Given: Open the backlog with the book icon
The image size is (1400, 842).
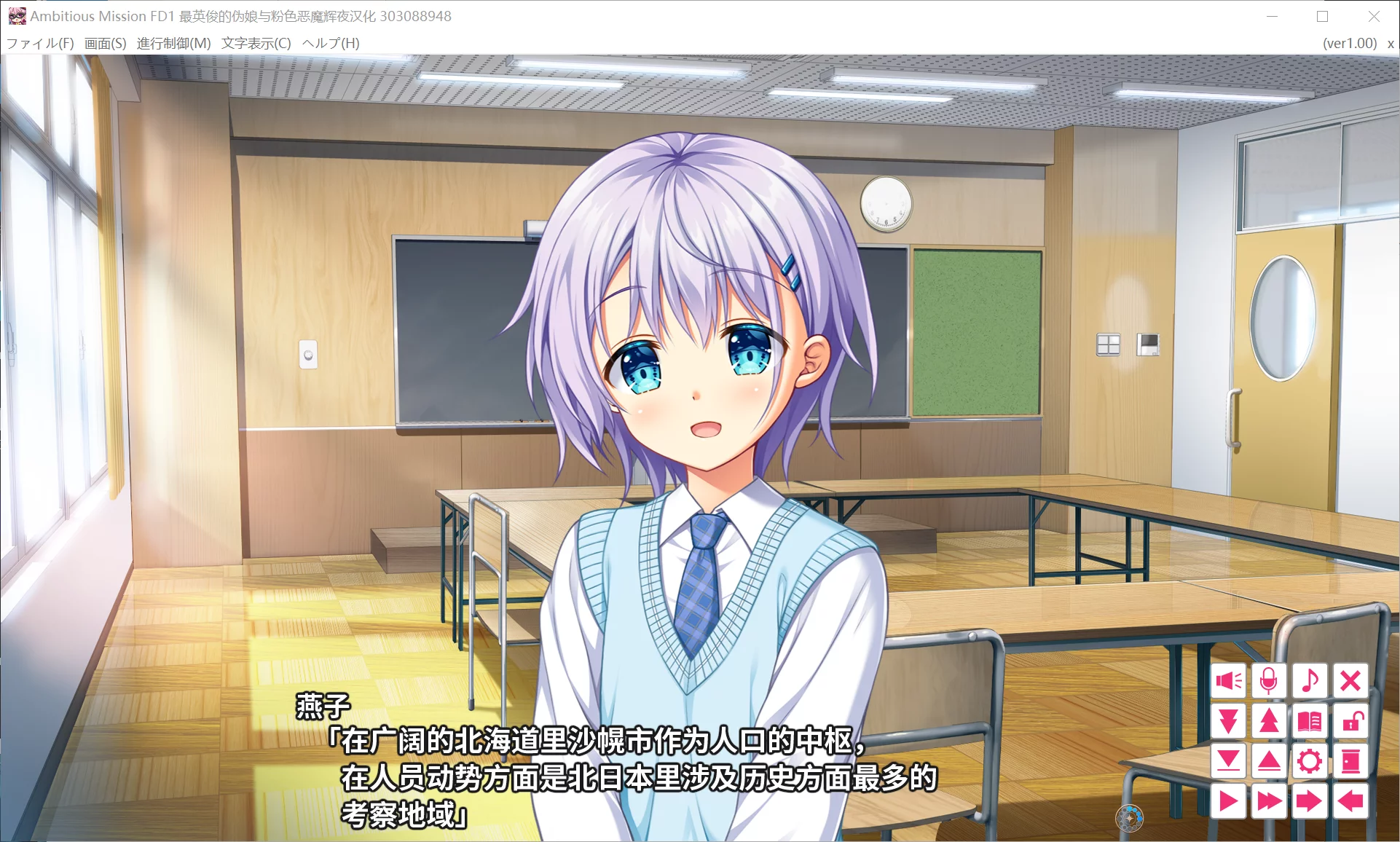Looking at the screenshot, I should [x=1310, y=721].
